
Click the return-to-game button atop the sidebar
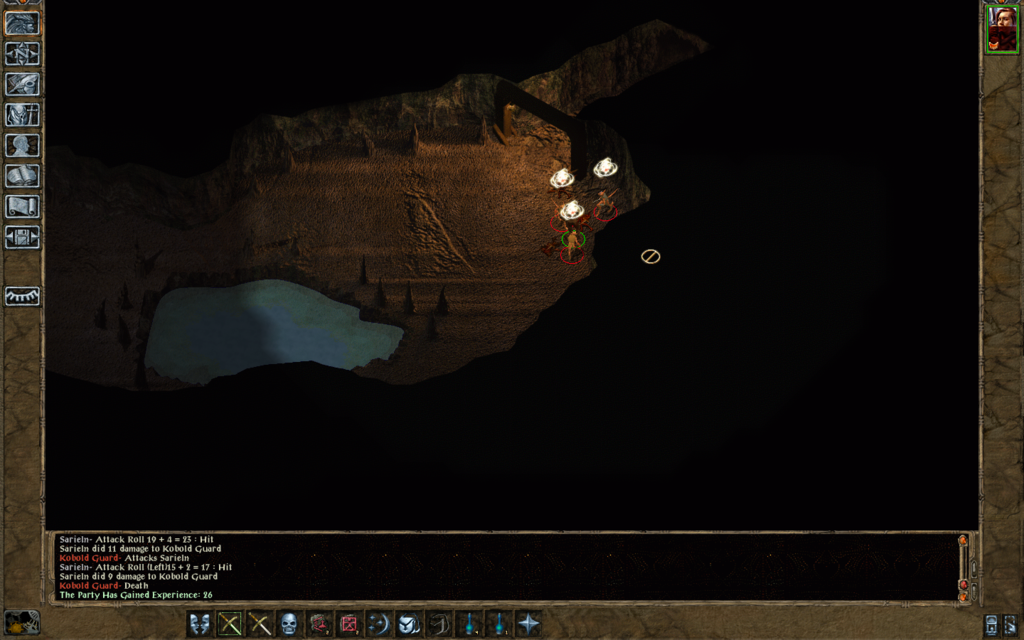coord(22,23)
